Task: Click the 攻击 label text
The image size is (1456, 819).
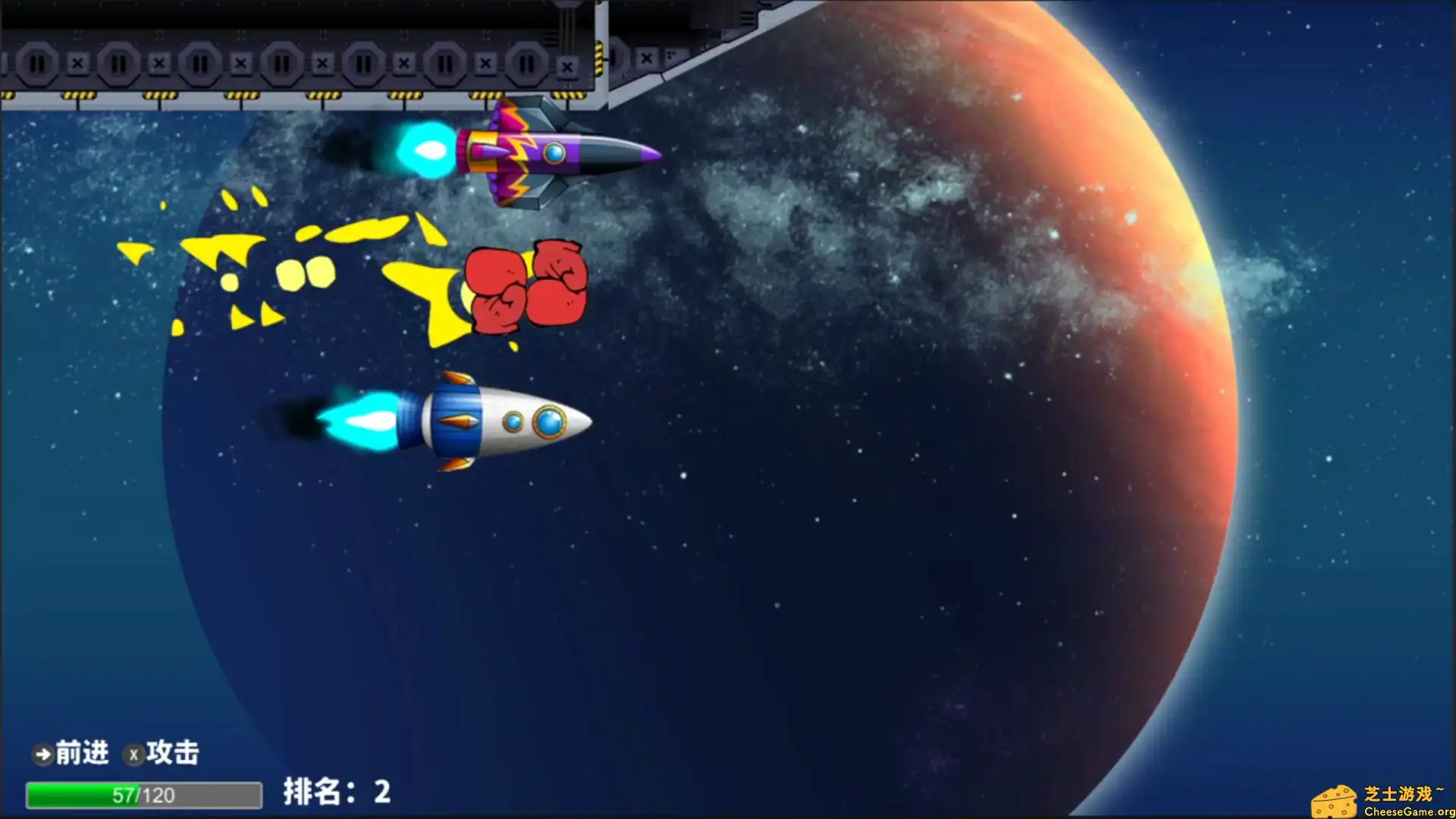Action: tap(175, 753)
